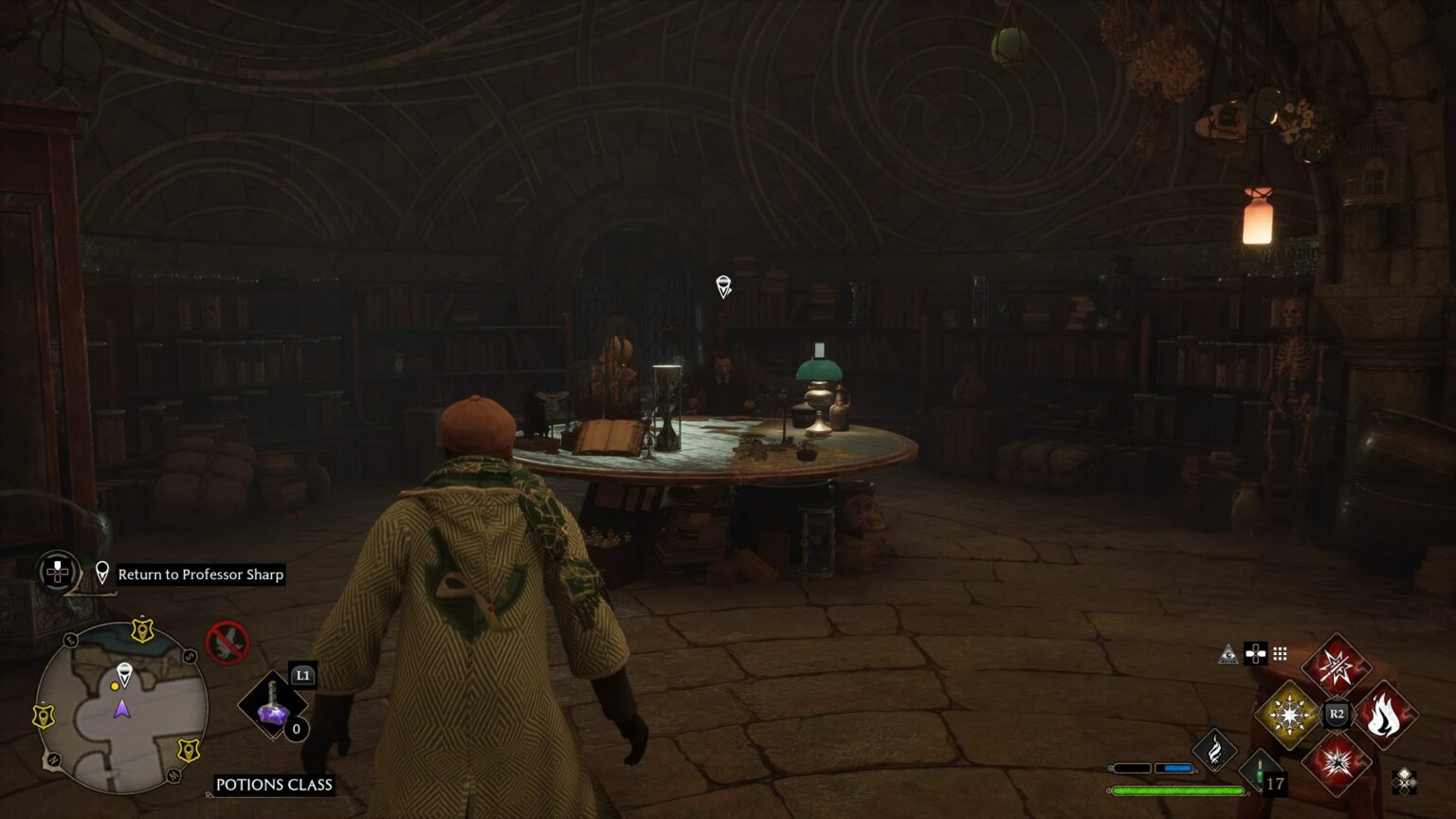Click the floating quest marker above the desk
This screenshot has height=819, width=1456.
click(723, 286)
